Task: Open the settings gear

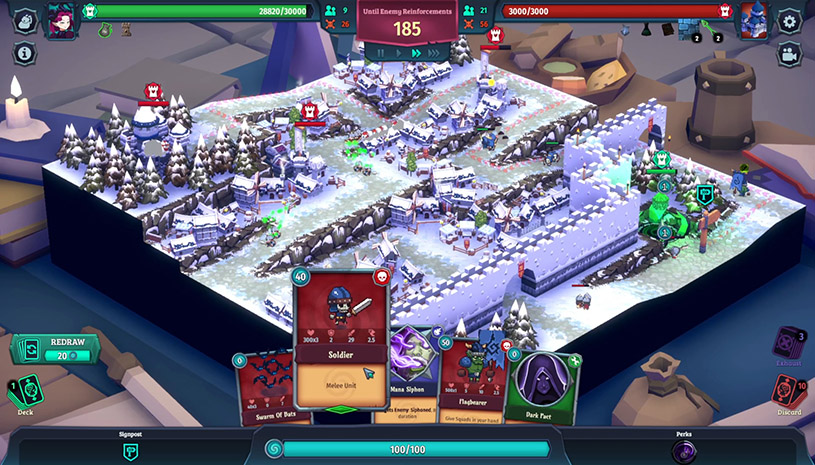Action: point(790,20)
